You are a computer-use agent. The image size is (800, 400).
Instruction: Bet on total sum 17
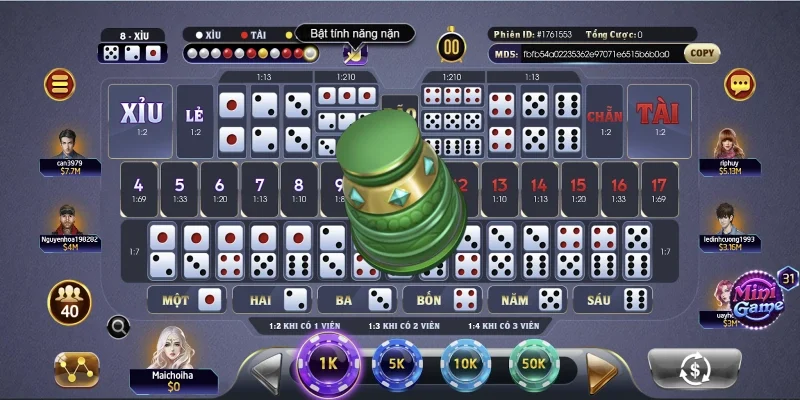pyautogui.click(x=659, y=188)
